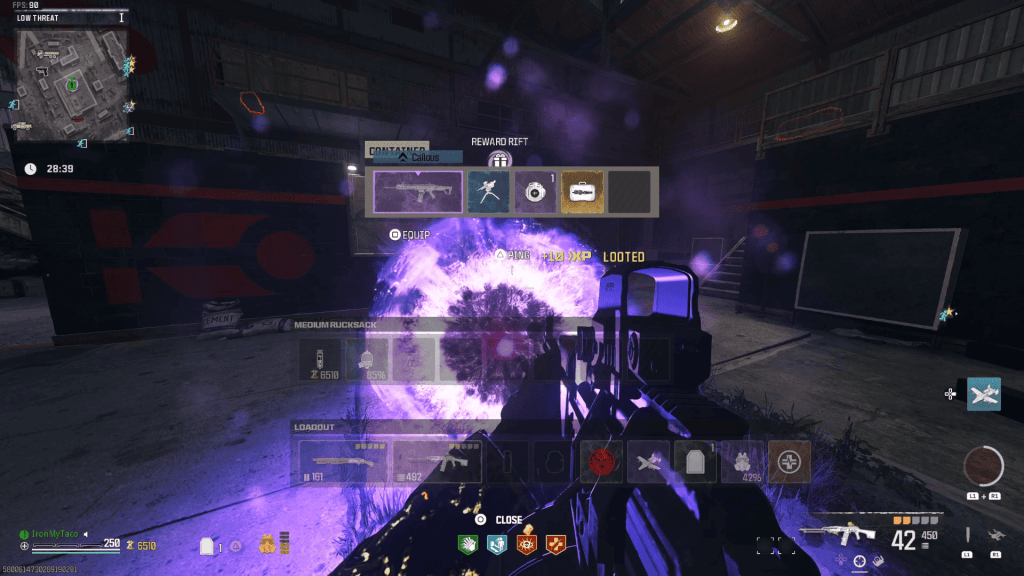The width and height of the screenshot is (1024, 576).
Task: Select the armor plate loadout slot
Action: pos(695,461)
